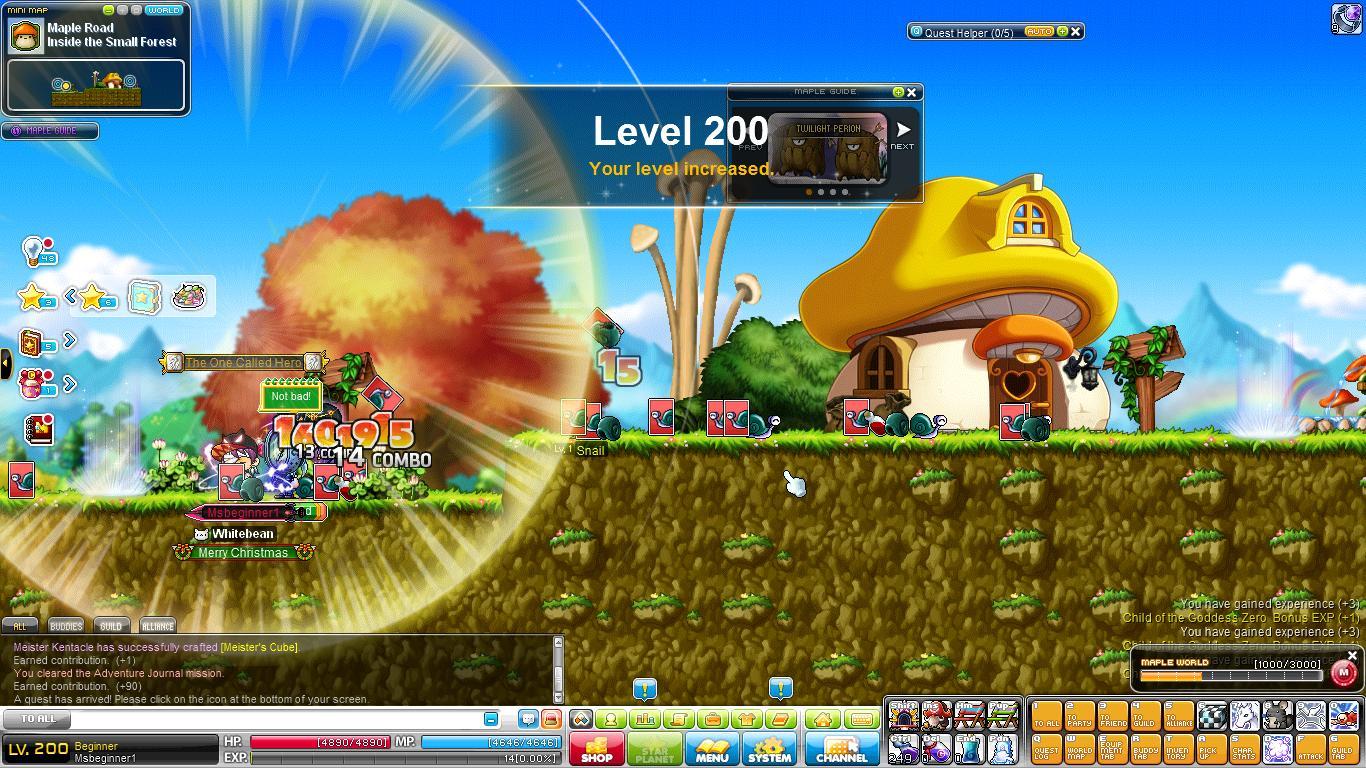Switch to the GUILD chat tab

tap(112, 626)
